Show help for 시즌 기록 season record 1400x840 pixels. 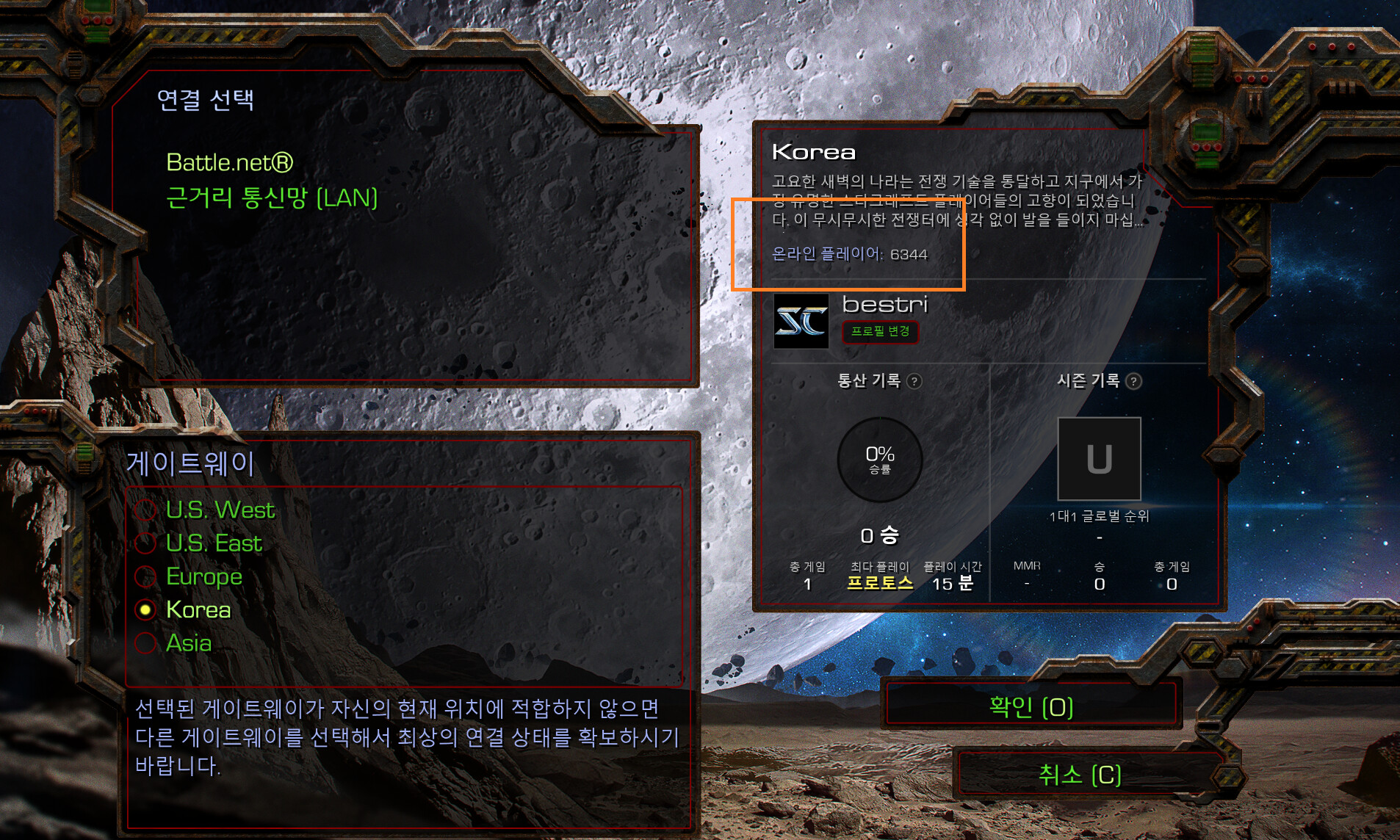[1134, 381]
